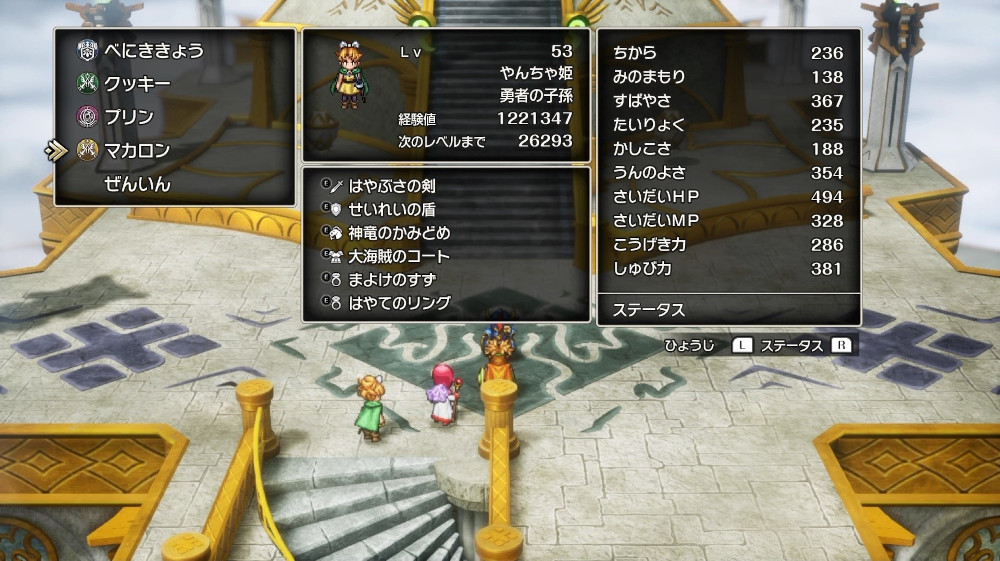Click the せいれいの盾 shield entry
Screen dimensions: 1000x561
tap(391, 209)
